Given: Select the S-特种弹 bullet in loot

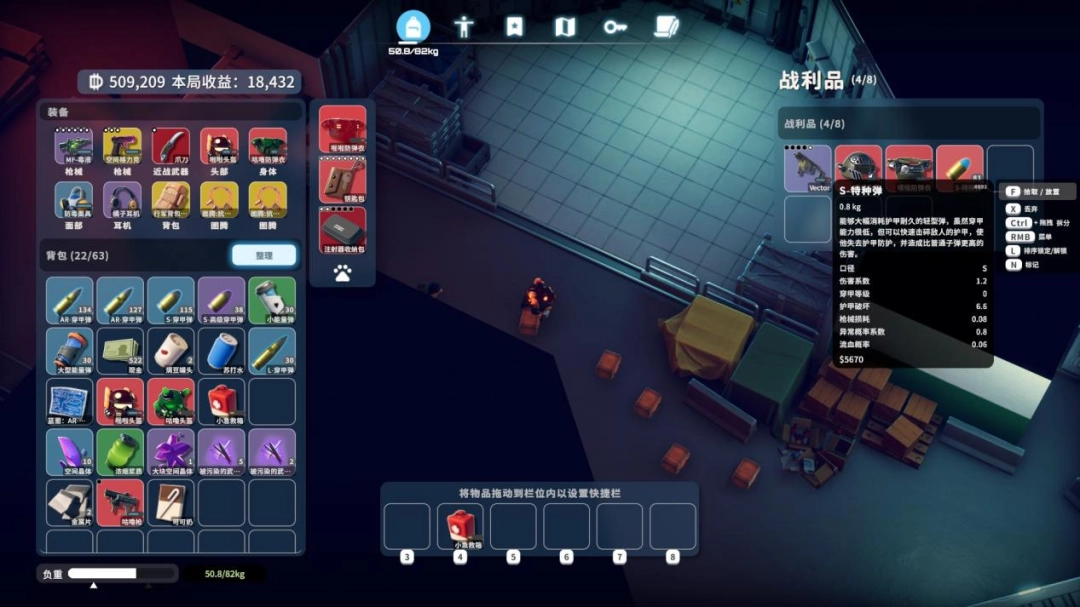Looking at the screenshot, I should tap(960, 168).
